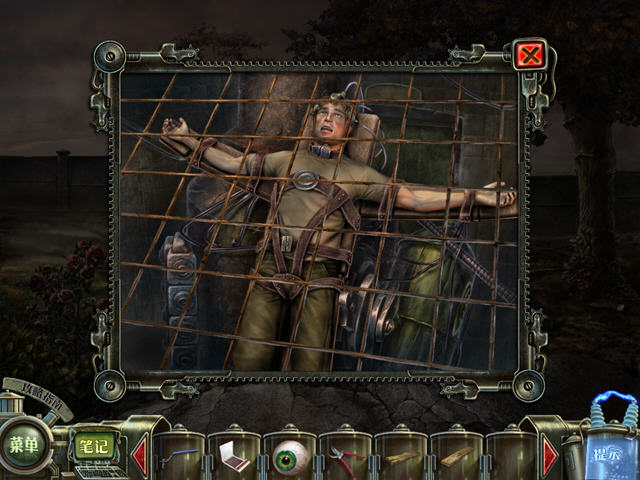Select the green eyeball from inventory

coord(290,456)
